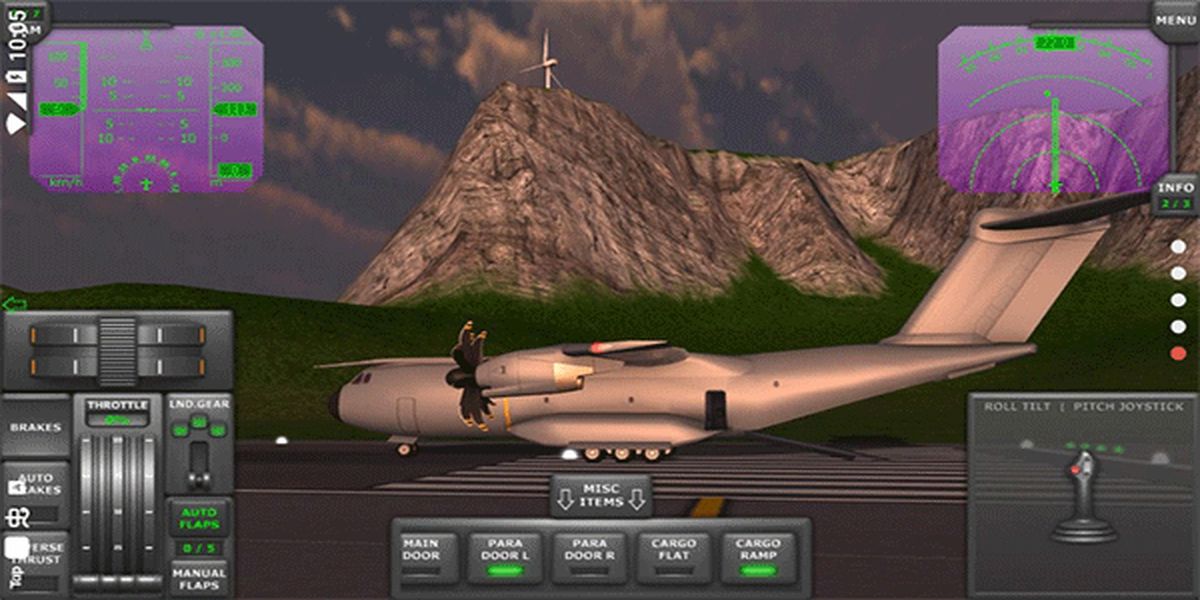Engage the BRAKES button
Image resolution: width=1200 pixels, height=600 pixels.
point(35,427)
